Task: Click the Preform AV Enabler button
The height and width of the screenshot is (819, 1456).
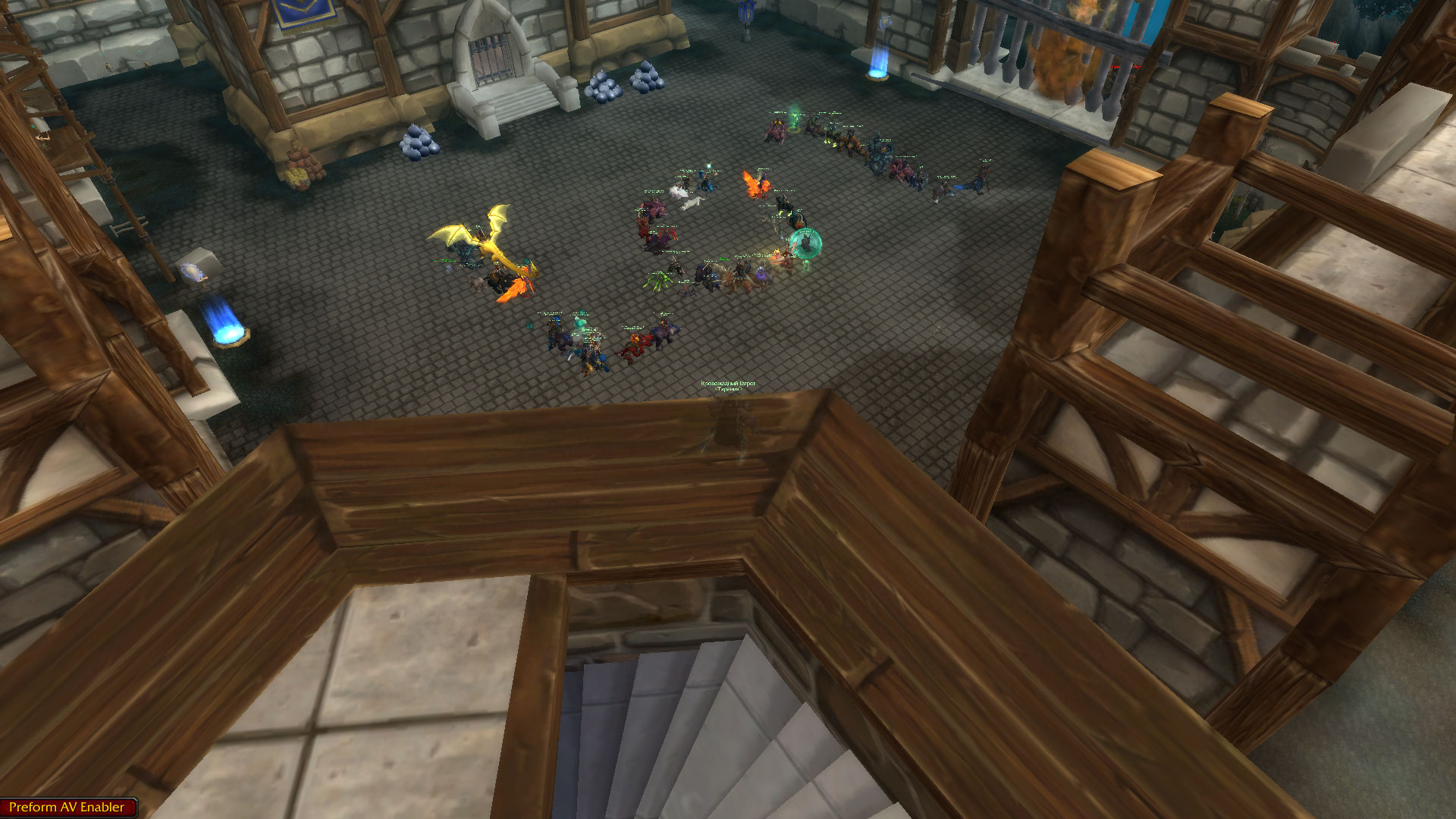Action: pos(67,807)
